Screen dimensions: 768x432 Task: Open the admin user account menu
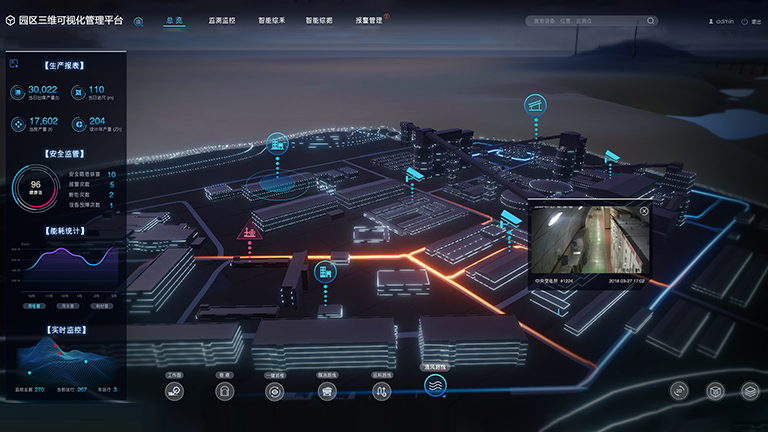[721, 20]
